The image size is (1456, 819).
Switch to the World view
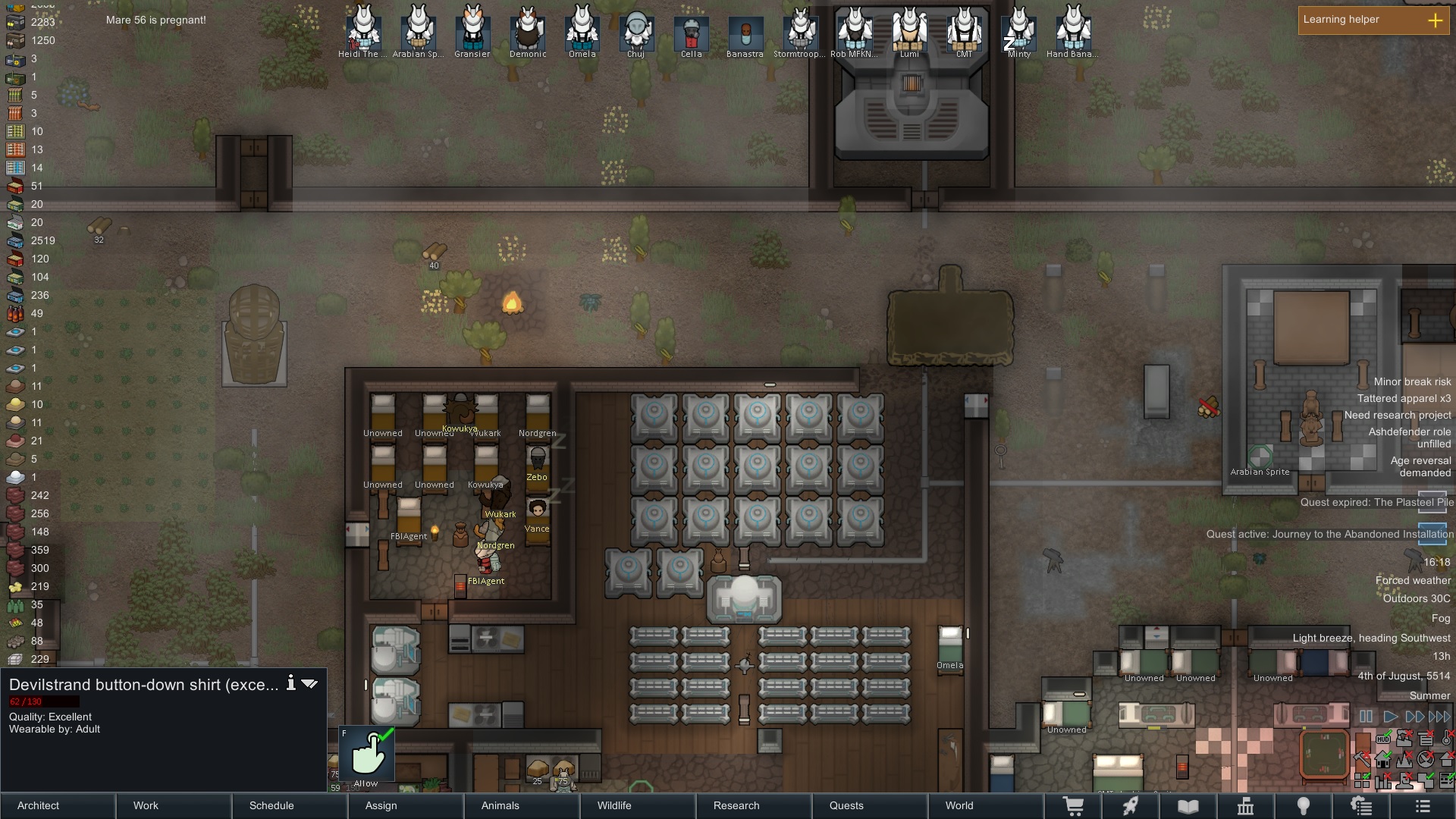pos(986,805)
